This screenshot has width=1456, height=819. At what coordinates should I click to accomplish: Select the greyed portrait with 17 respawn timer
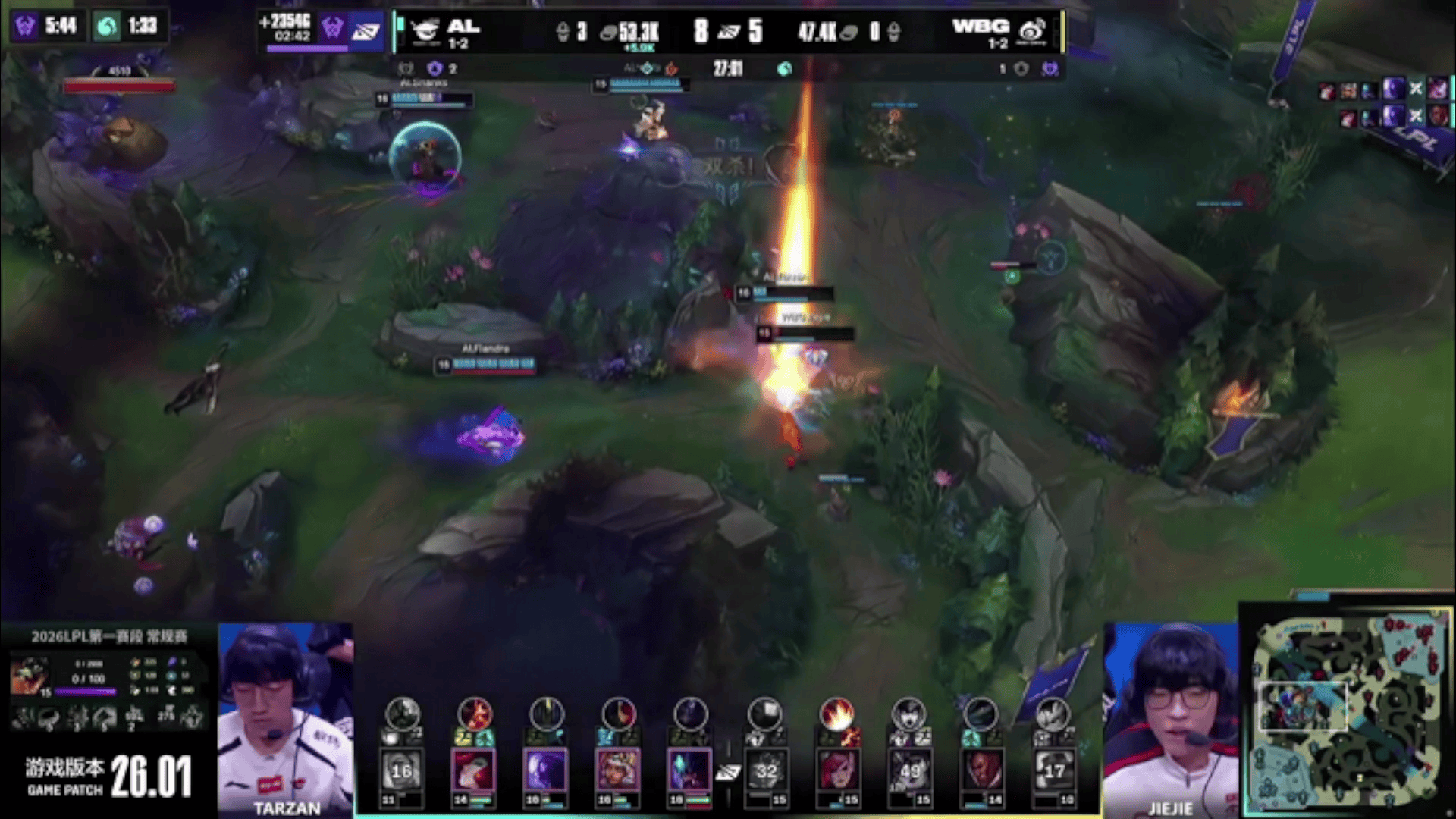1054,770
